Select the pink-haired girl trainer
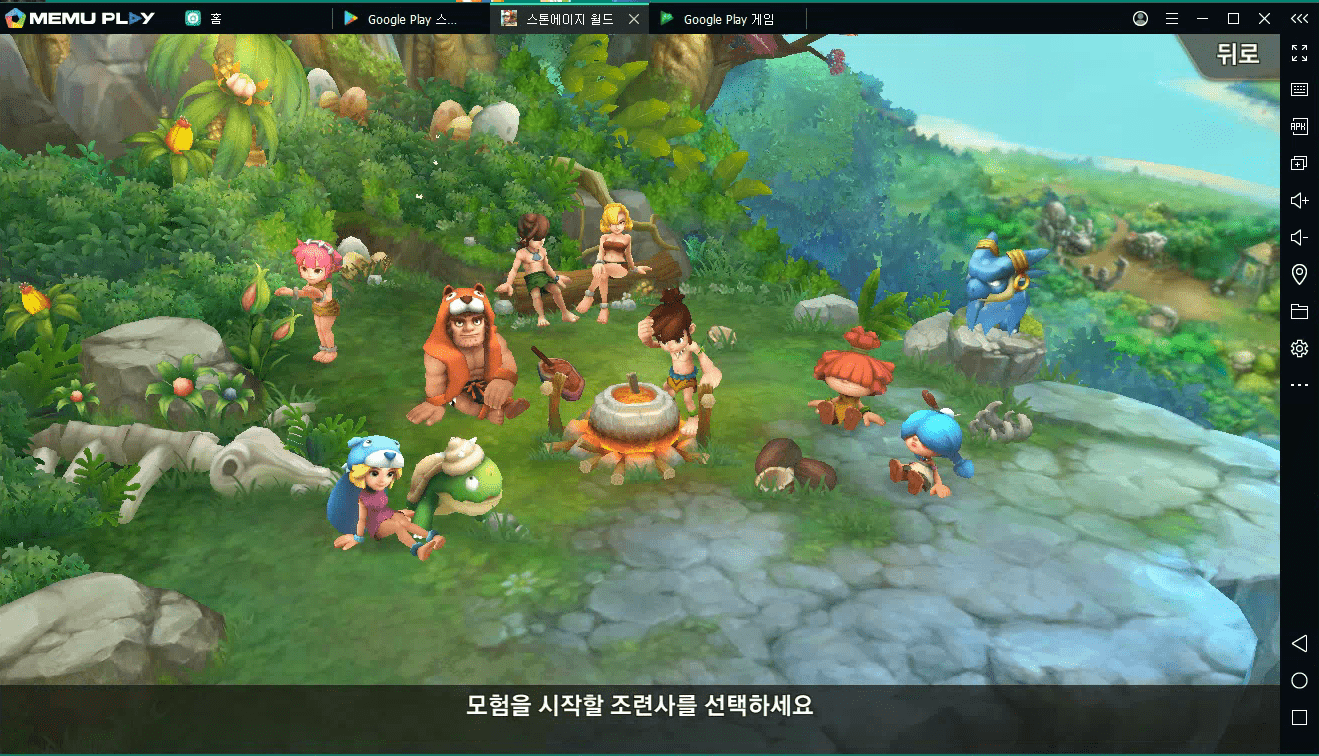 pos(318,295)
